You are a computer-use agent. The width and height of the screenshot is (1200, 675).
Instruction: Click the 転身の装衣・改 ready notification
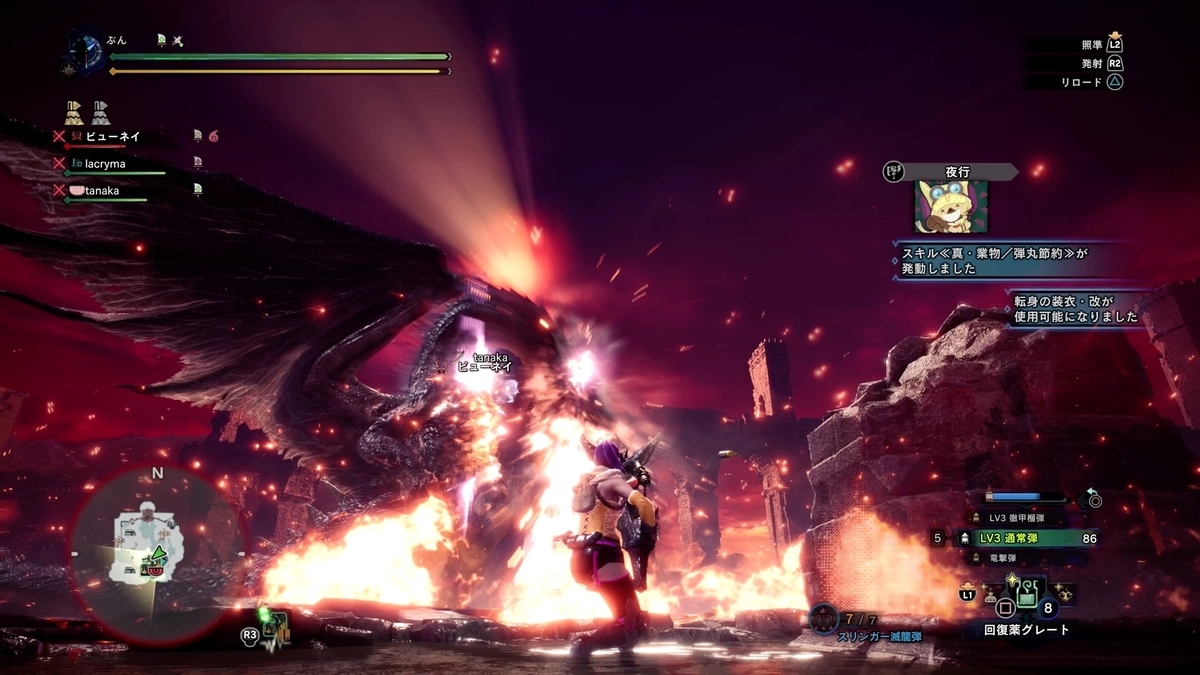pyautogui.click(x=1074, y=309)
